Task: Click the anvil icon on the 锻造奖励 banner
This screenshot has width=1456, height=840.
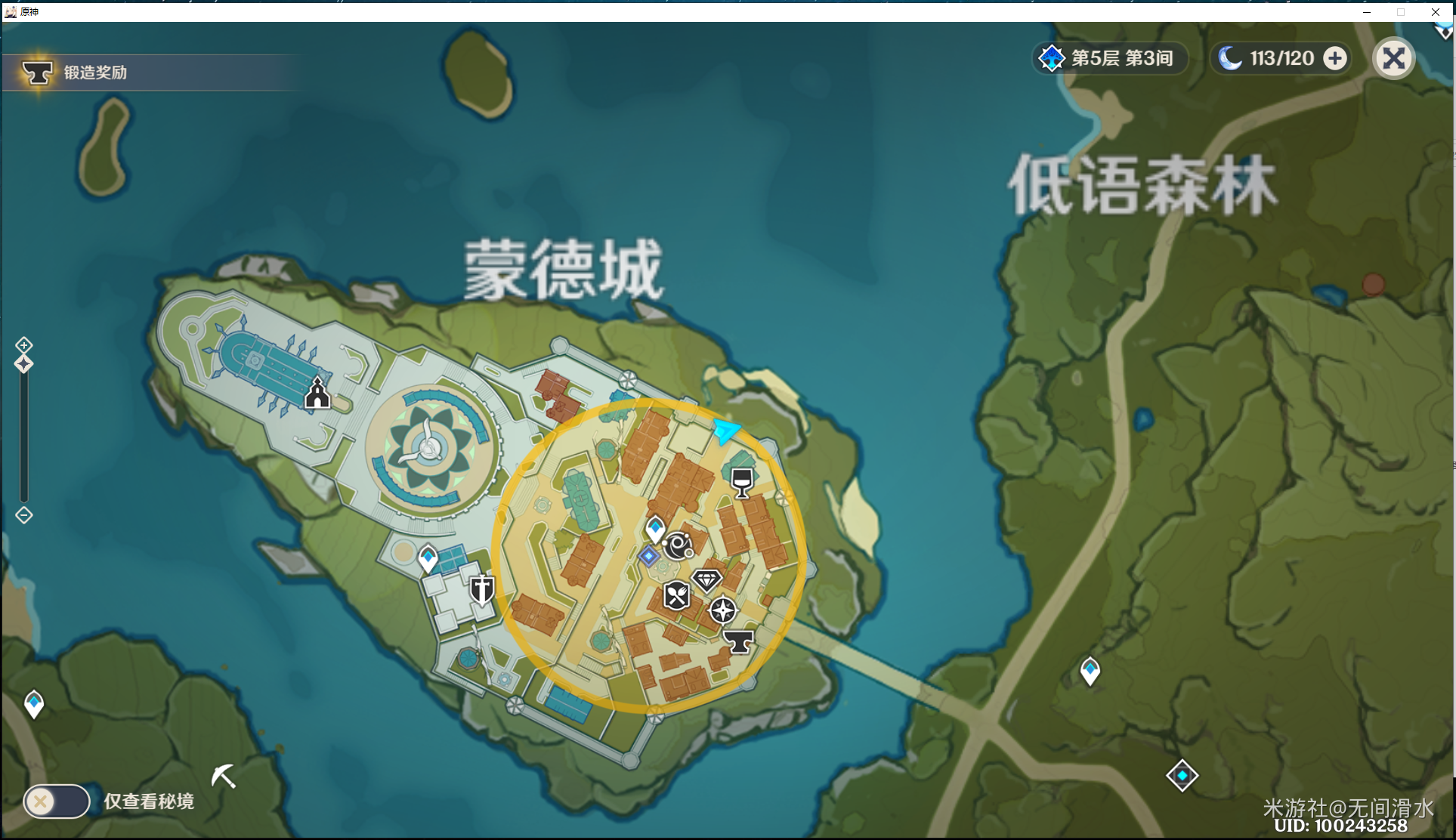Action: [x=37, y=72]
